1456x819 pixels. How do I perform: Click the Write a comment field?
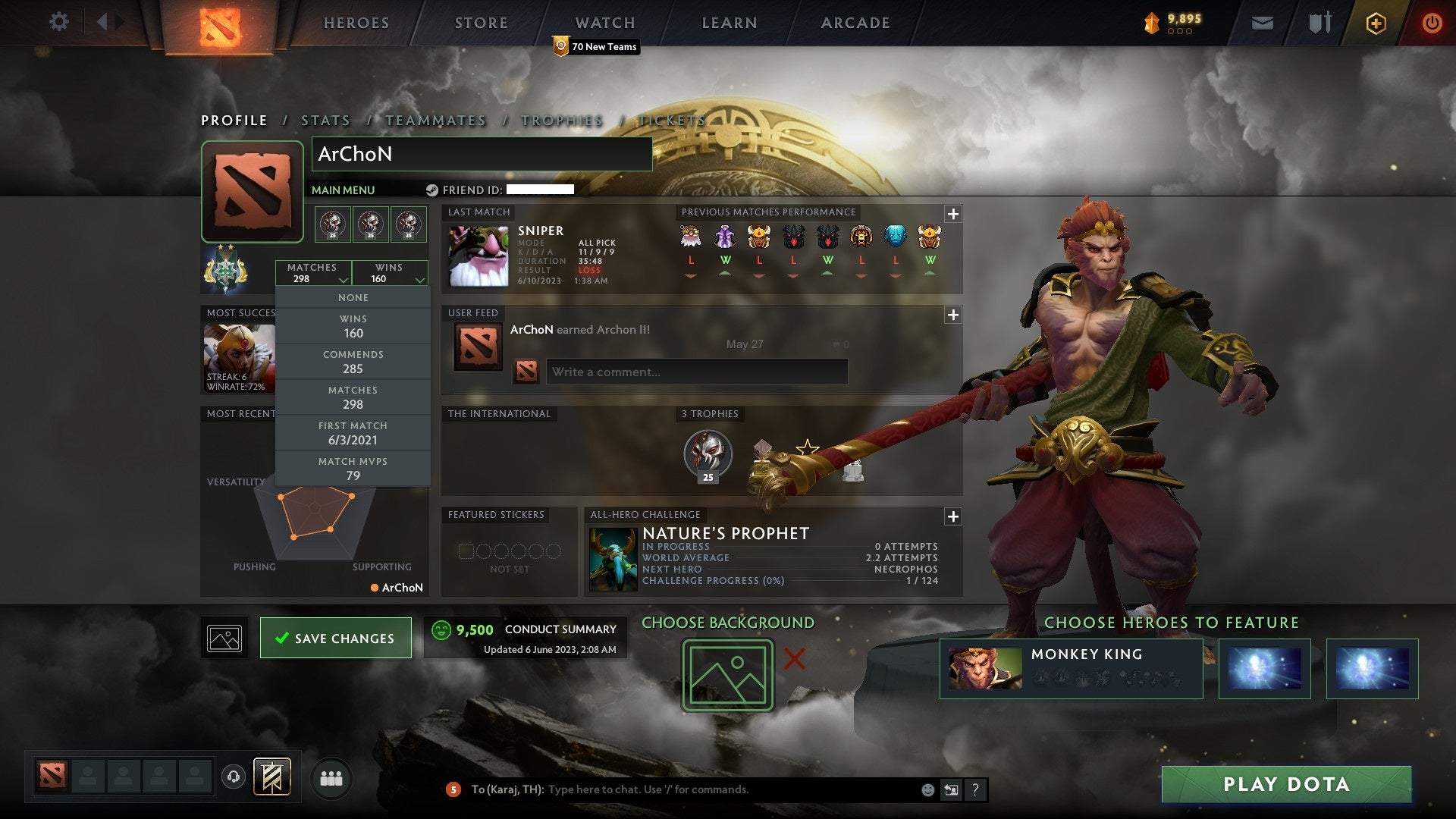pos(696,372)
